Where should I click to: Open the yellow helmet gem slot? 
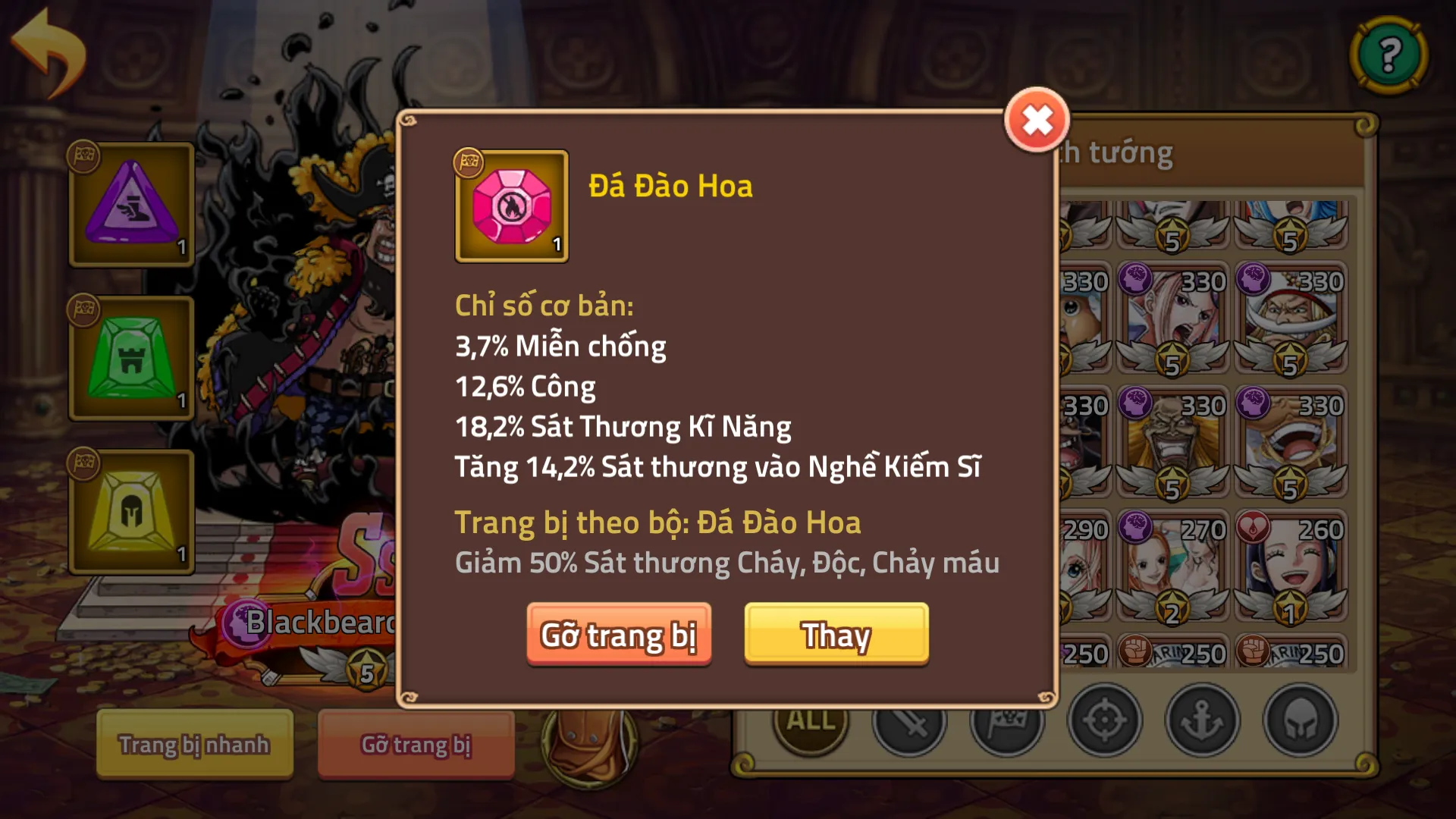(131, 513)
